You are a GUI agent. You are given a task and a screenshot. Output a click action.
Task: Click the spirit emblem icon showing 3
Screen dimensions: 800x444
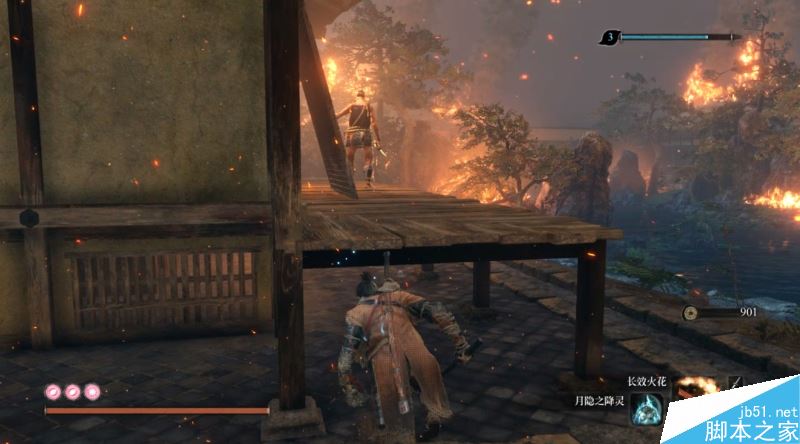(609, 38)
